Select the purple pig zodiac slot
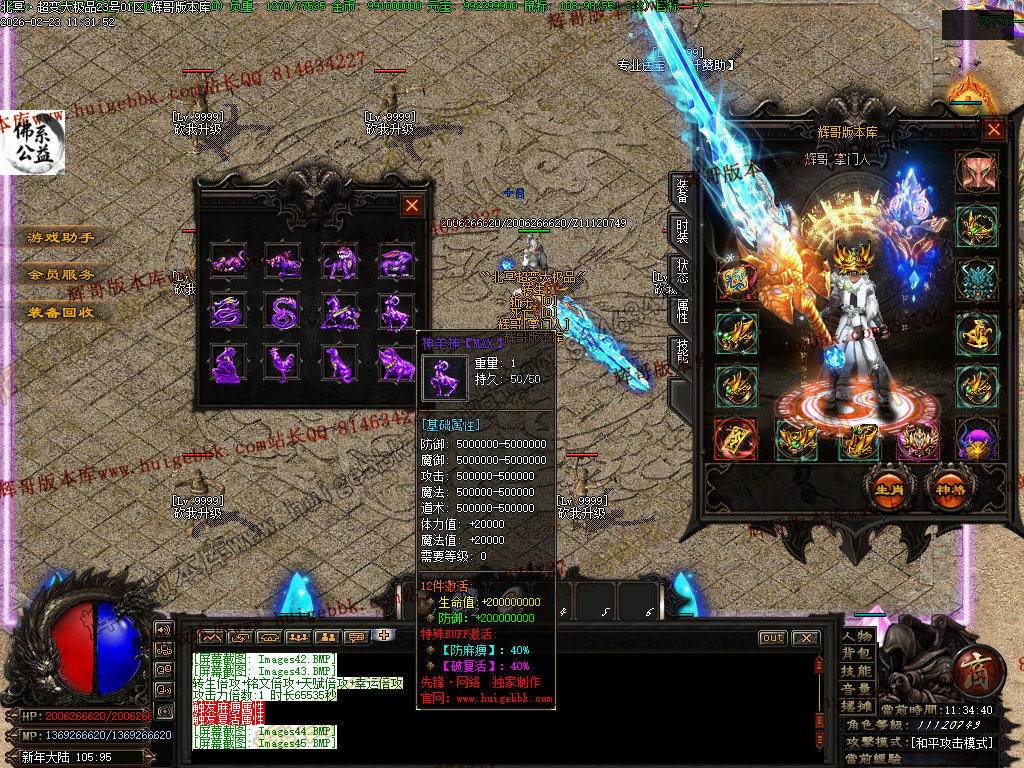This screenshot has width=1024, height=768. tap(396, 363)
